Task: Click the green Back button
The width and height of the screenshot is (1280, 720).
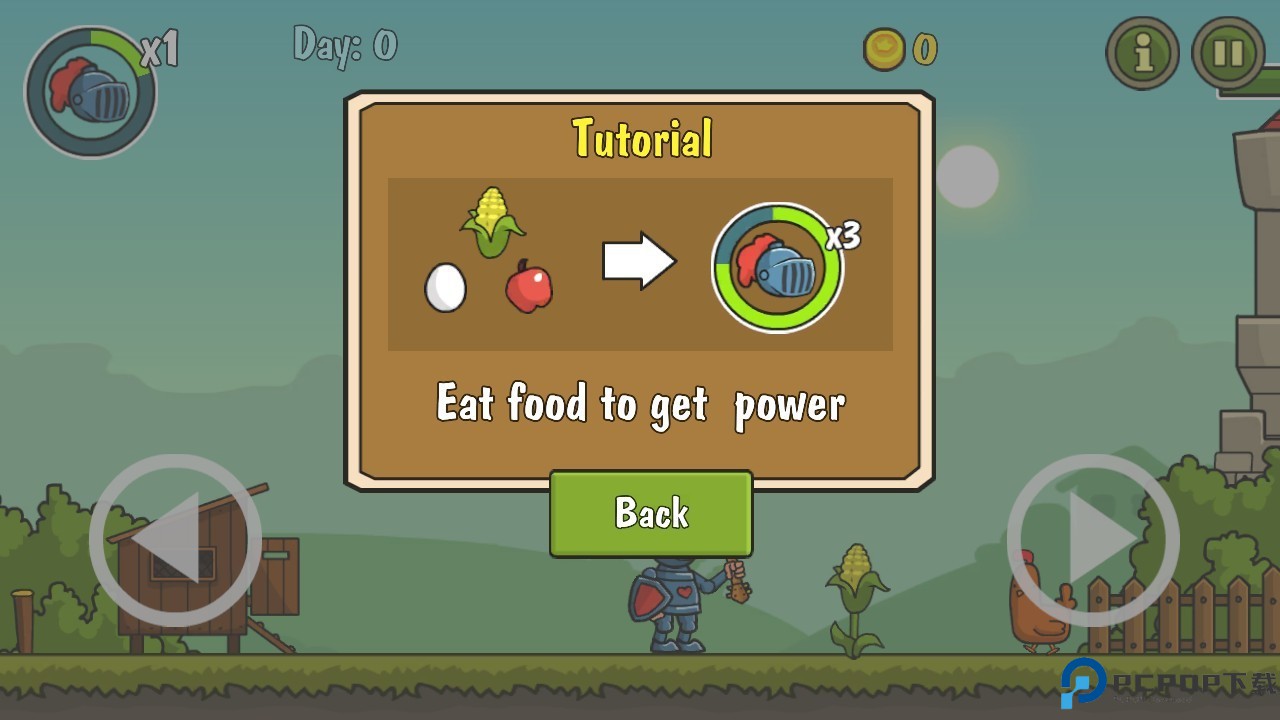Action: point(651,513)
